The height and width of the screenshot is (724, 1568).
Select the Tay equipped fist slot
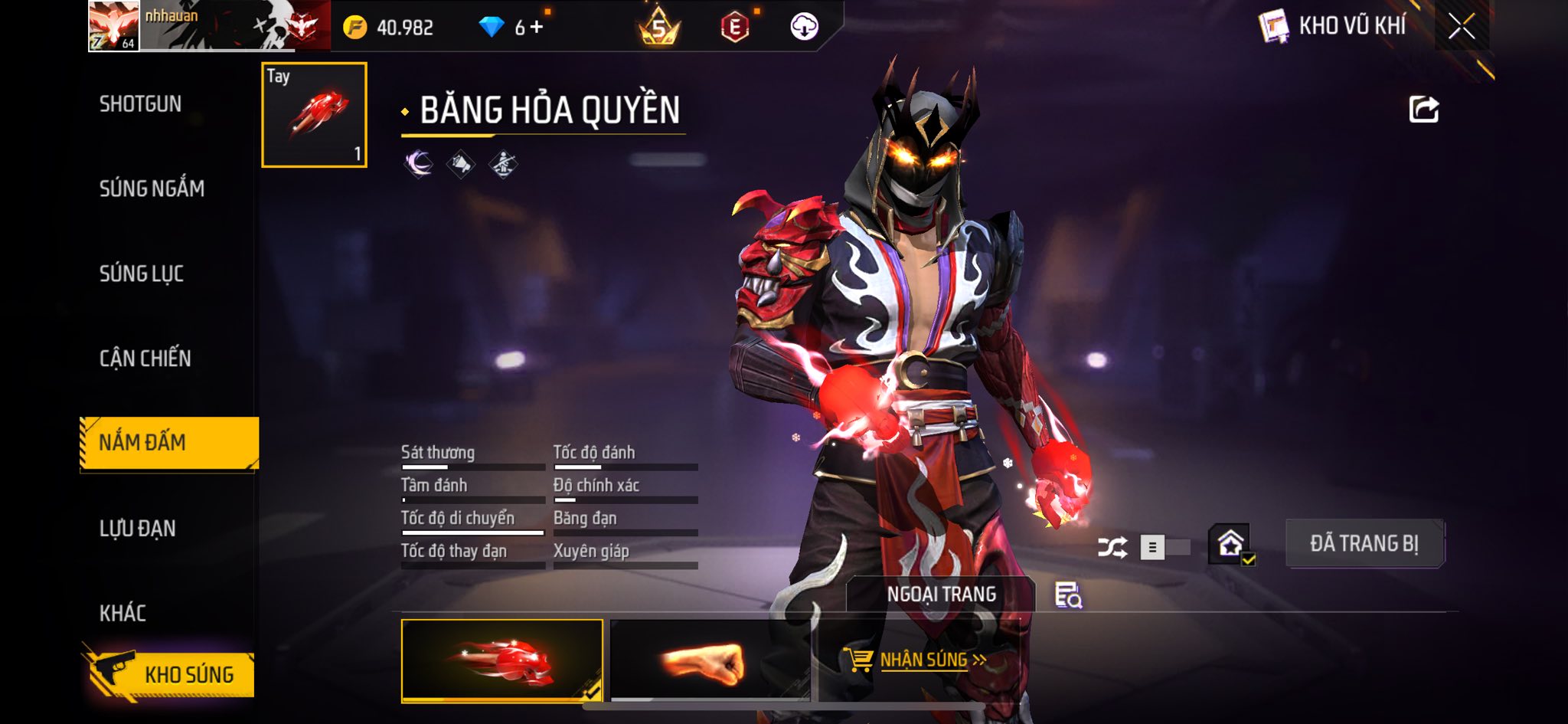coord(314,115)
